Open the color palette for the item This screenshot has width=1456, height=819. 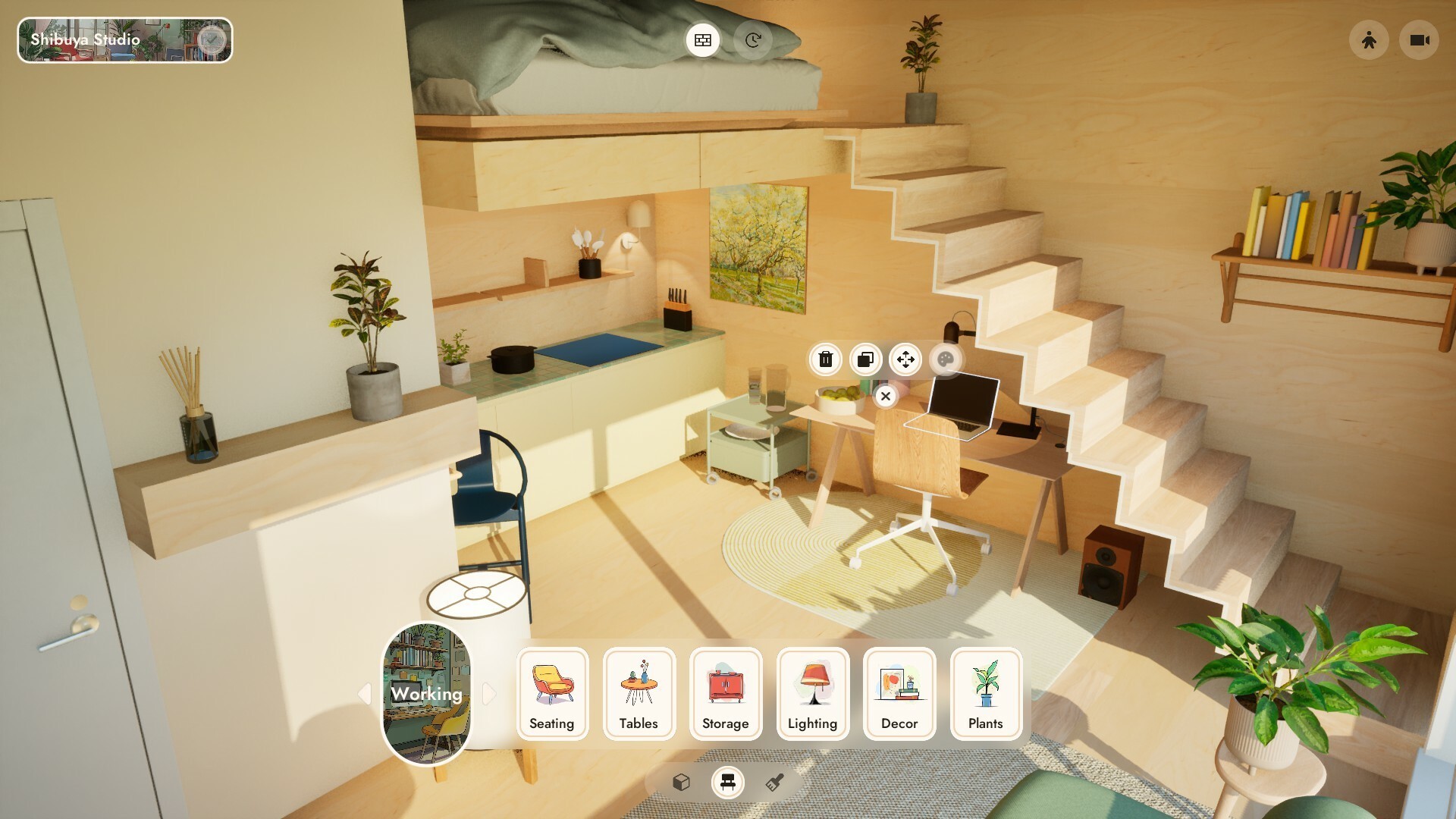(x=945, y=359)
